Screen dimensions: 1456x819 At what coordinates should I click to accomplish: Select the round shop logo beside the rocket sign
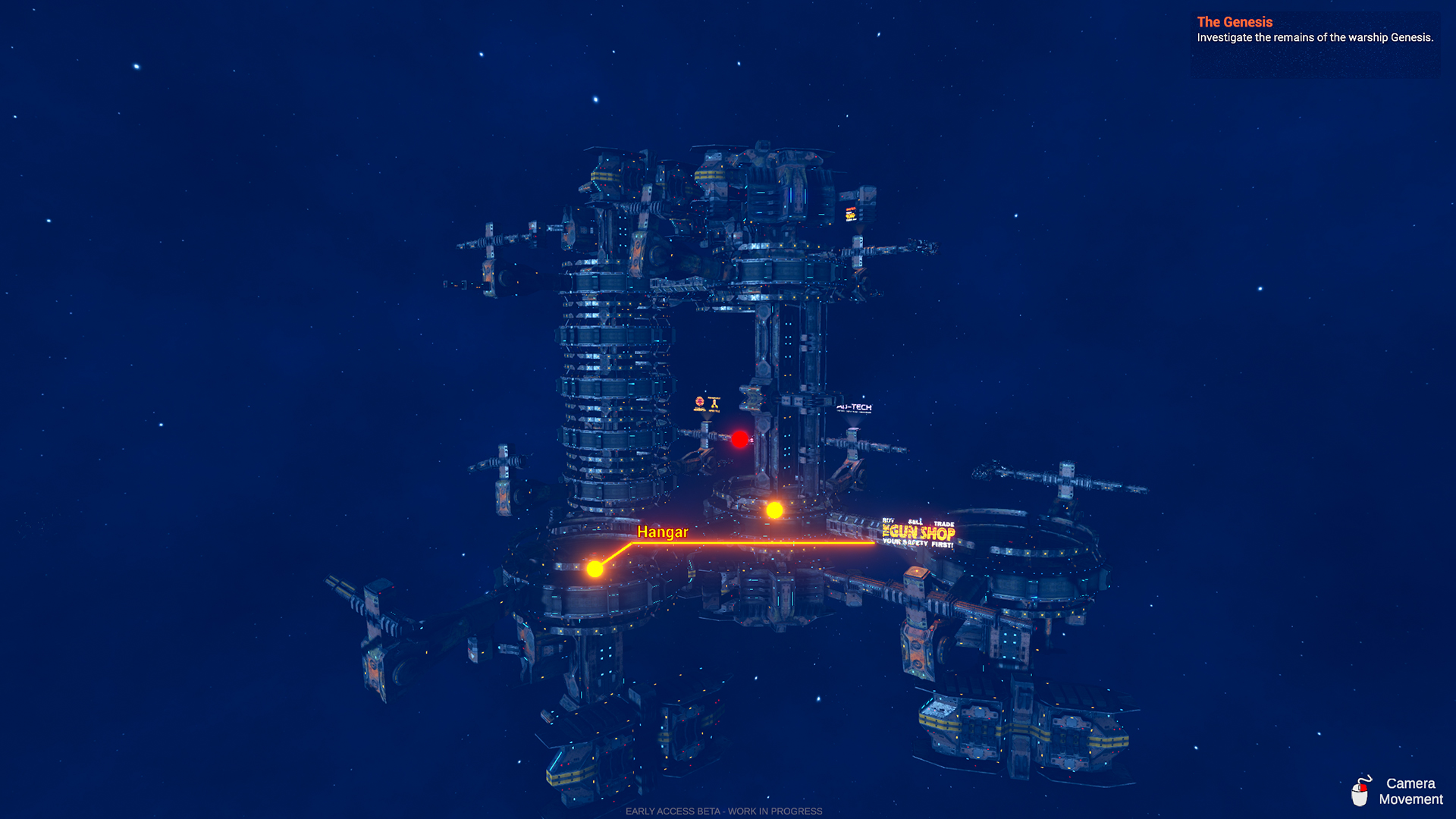[698, 402]
